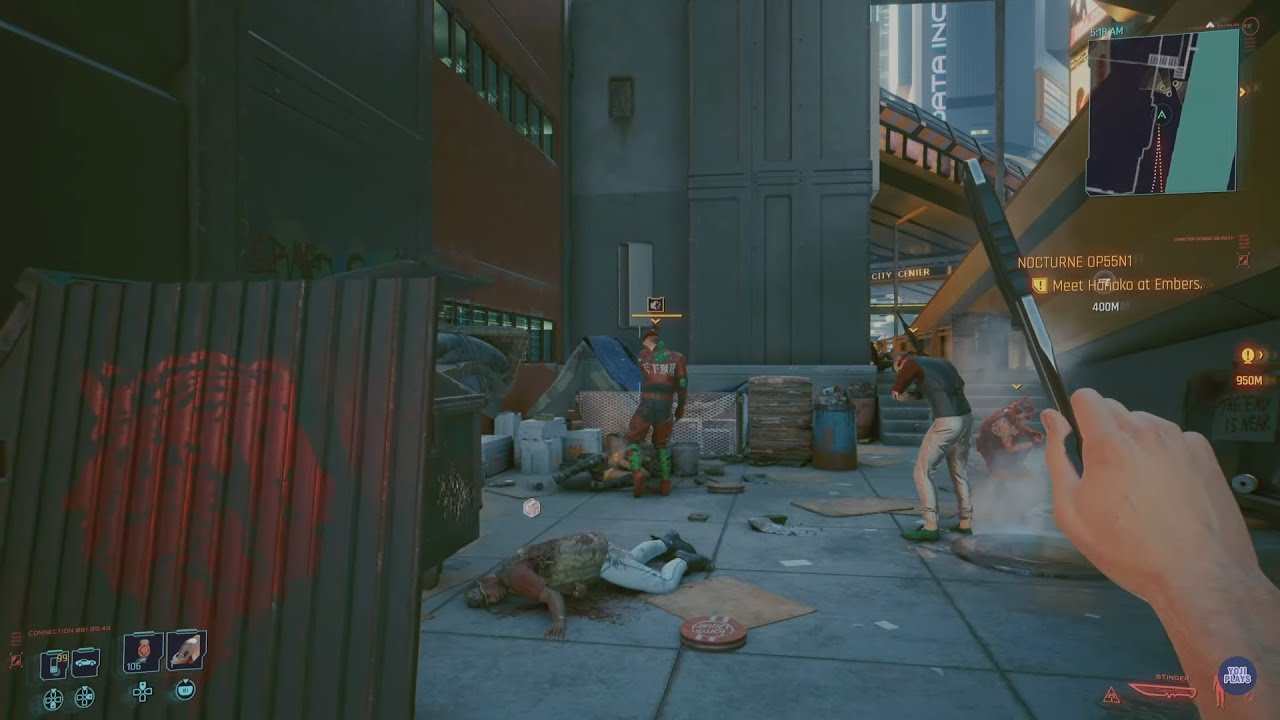Click the hazard warning triangle near the weapon name
The width and height of the screenshot is (1280, 720).
pyautogui.click(x=1112, y=696)
